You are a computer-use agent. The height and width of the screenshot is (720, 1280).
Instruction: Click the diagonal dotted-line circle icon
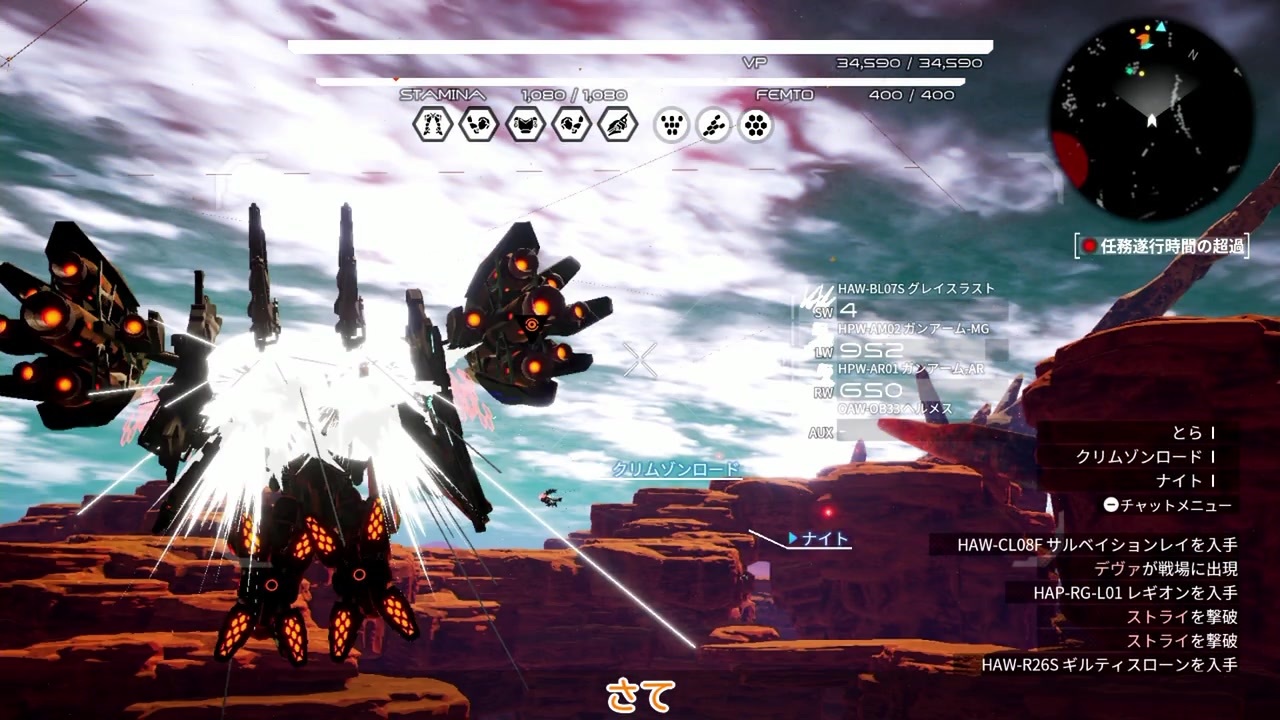pyautogui.click(x=714, y=125)
